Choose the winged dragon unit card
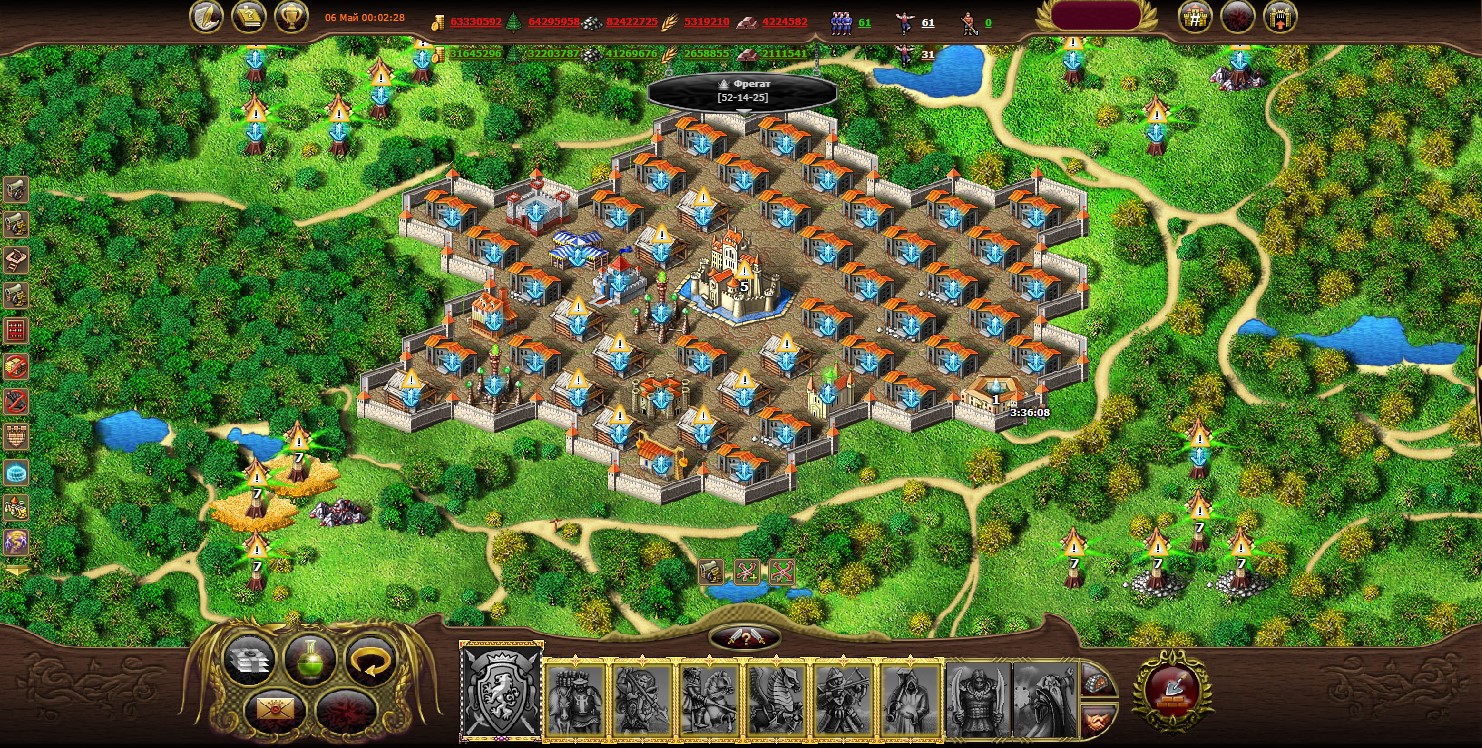The width and height of the screenshot is (1482, 748). [777, 698]
